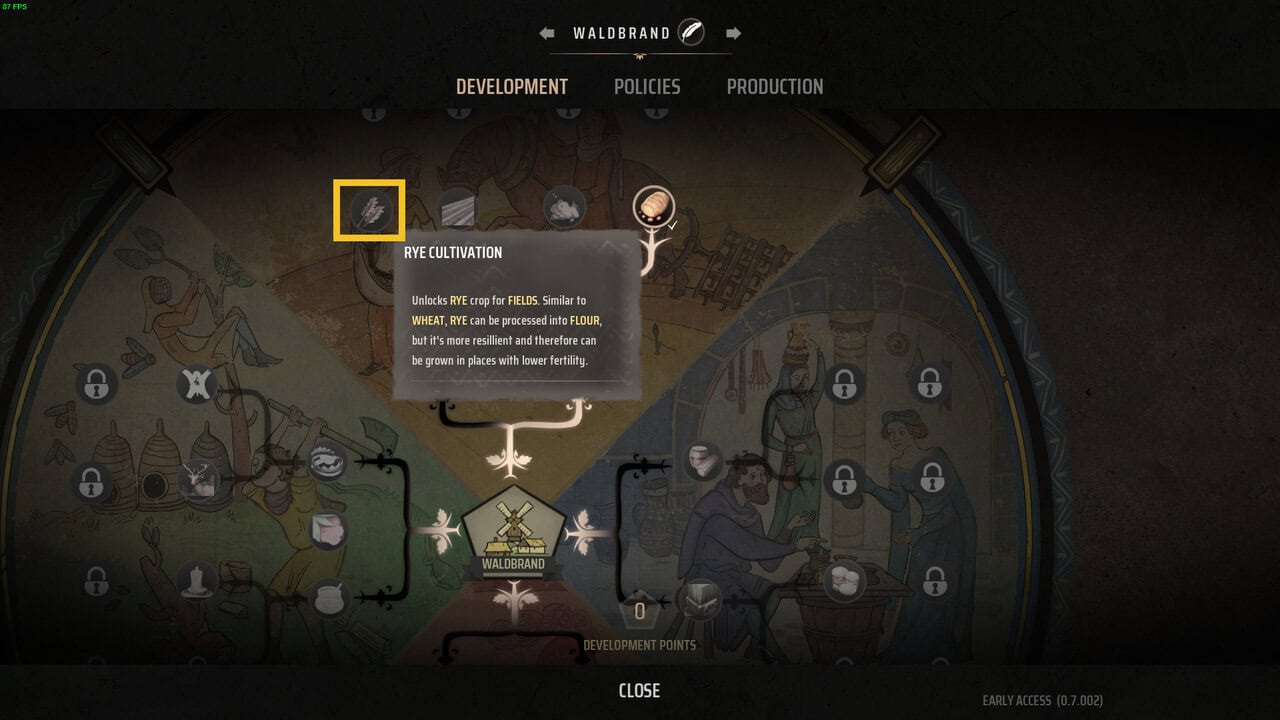Pick the sheep development node
The image size is (1280, 720).
coord(563,207)
